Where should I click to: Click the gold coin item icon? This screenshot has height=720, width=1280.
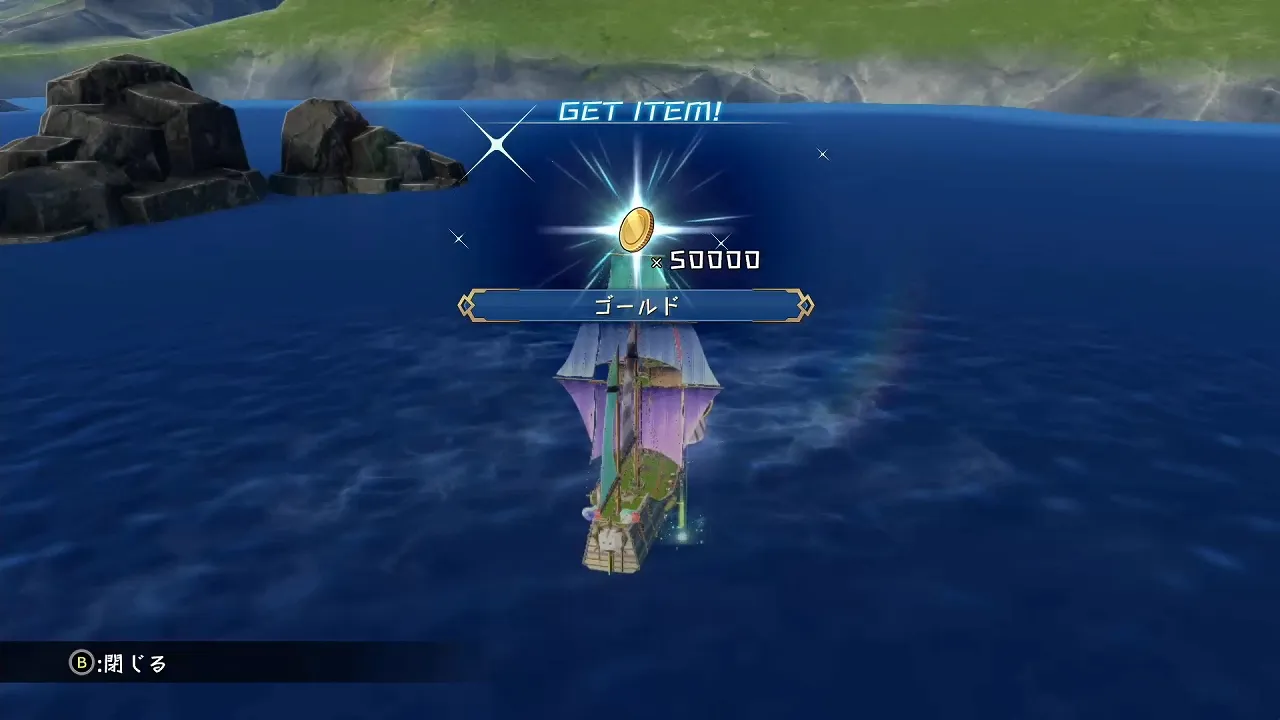point(635,230)
